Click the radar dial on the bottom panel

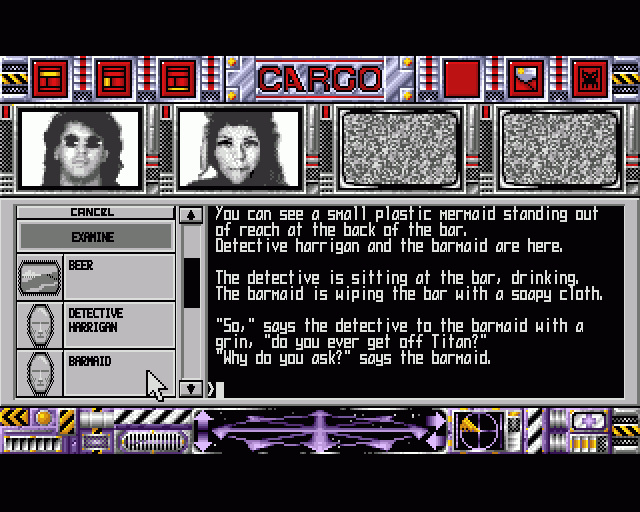[x=479, y=431]
